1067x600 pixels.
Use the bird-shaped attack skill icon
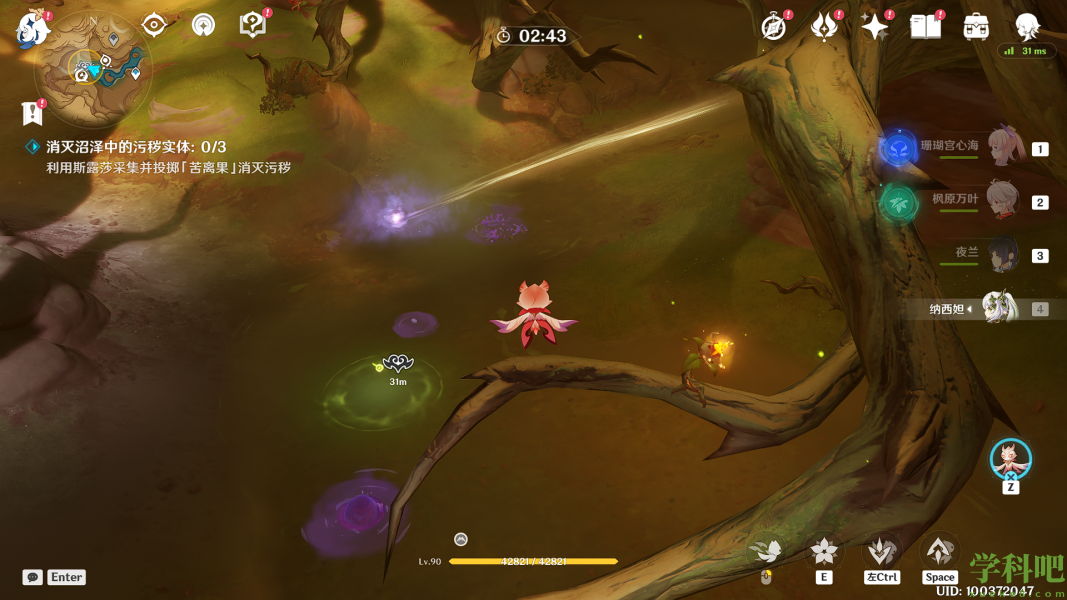click(x=767, y=551)
